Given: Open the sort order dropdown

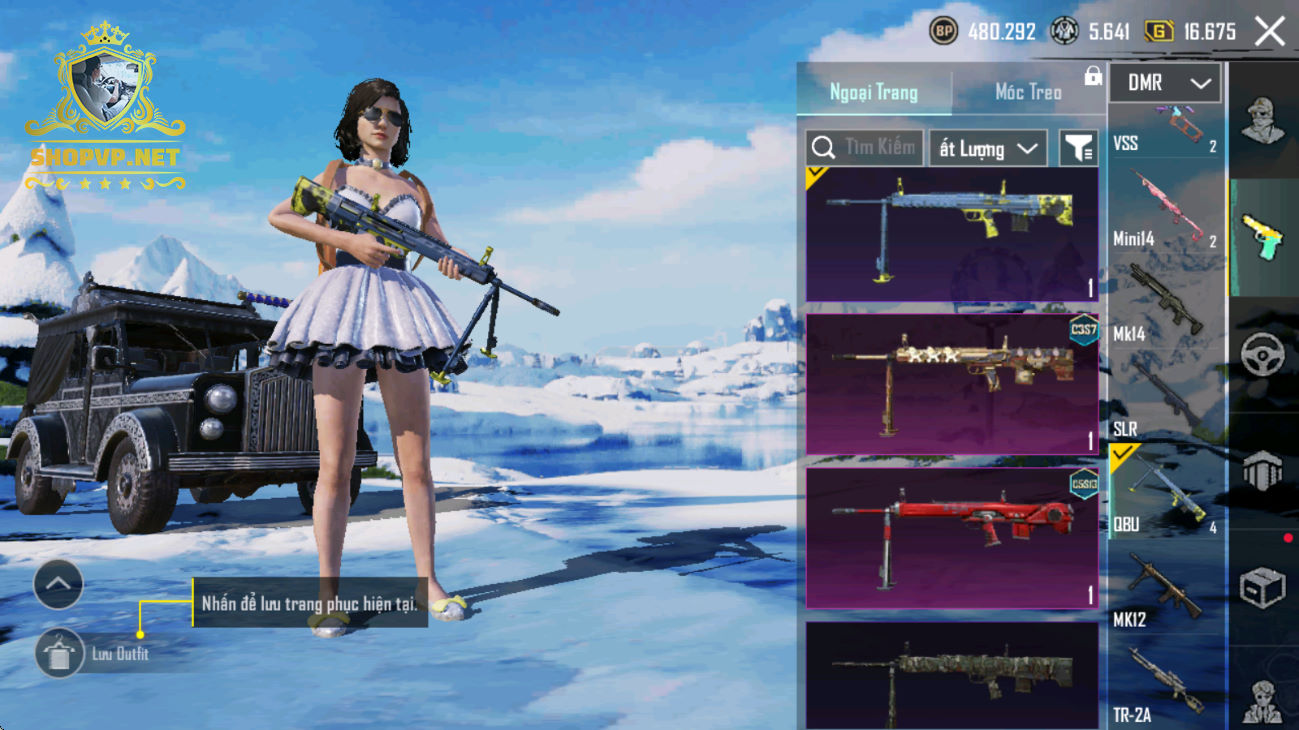Looking at the screenshot, I should tap(987, 149).
